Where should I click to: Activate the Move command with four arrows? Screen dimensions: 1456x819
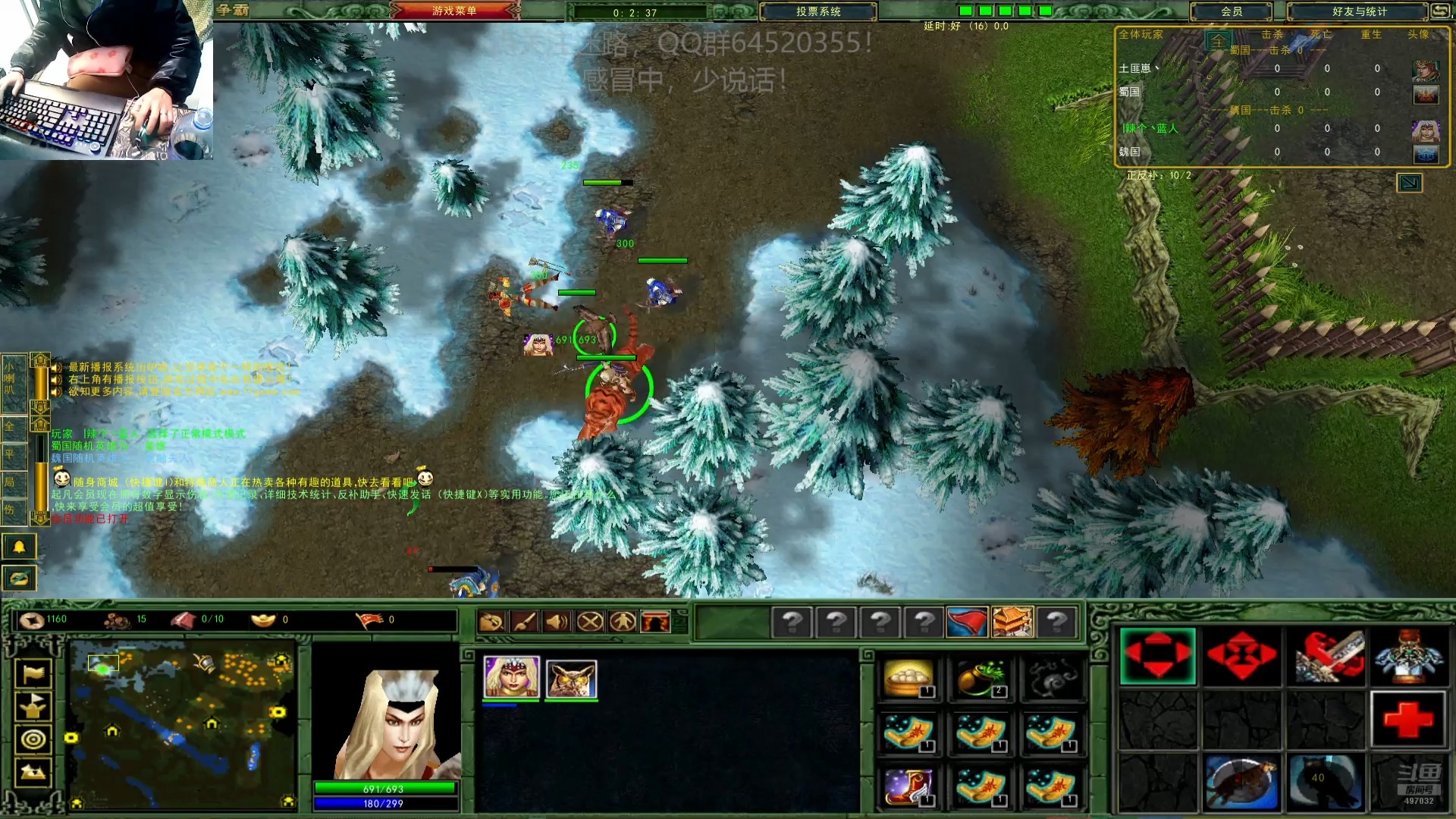click(x=1157, y=656)
